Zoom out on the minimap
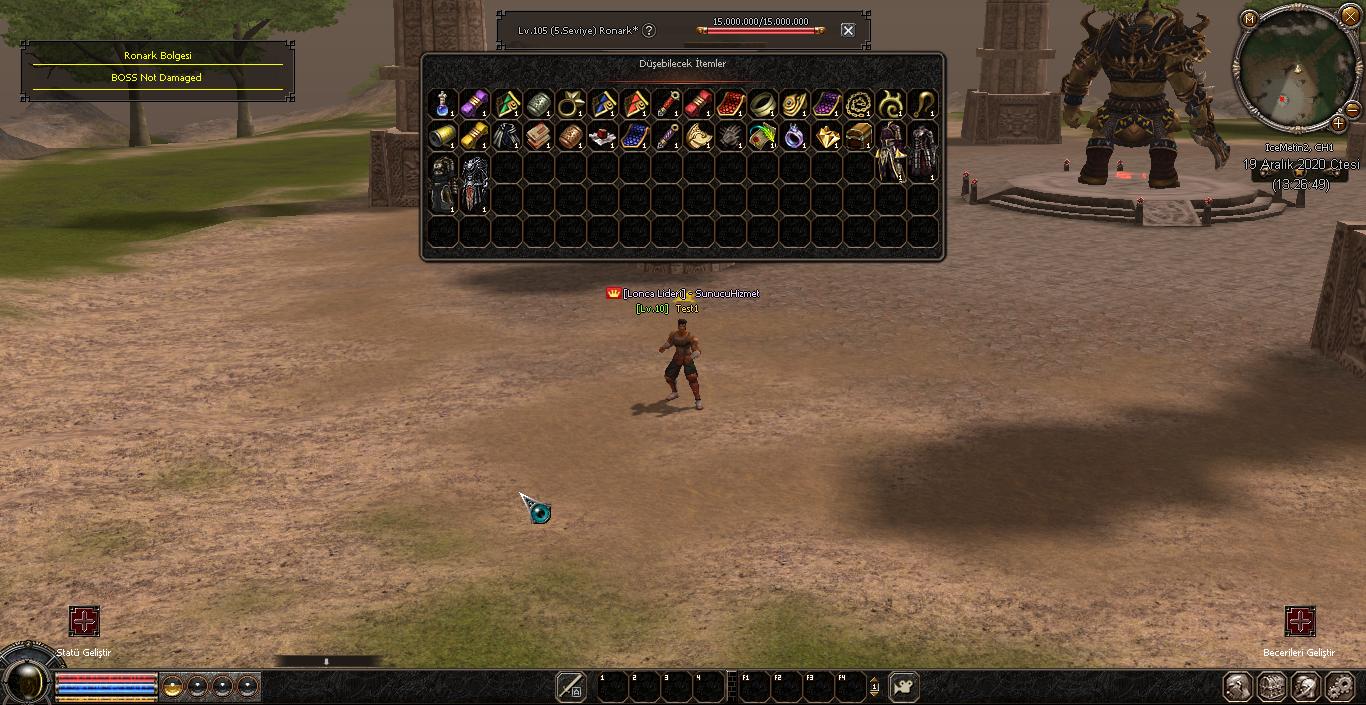 (x=1352, y=109)
